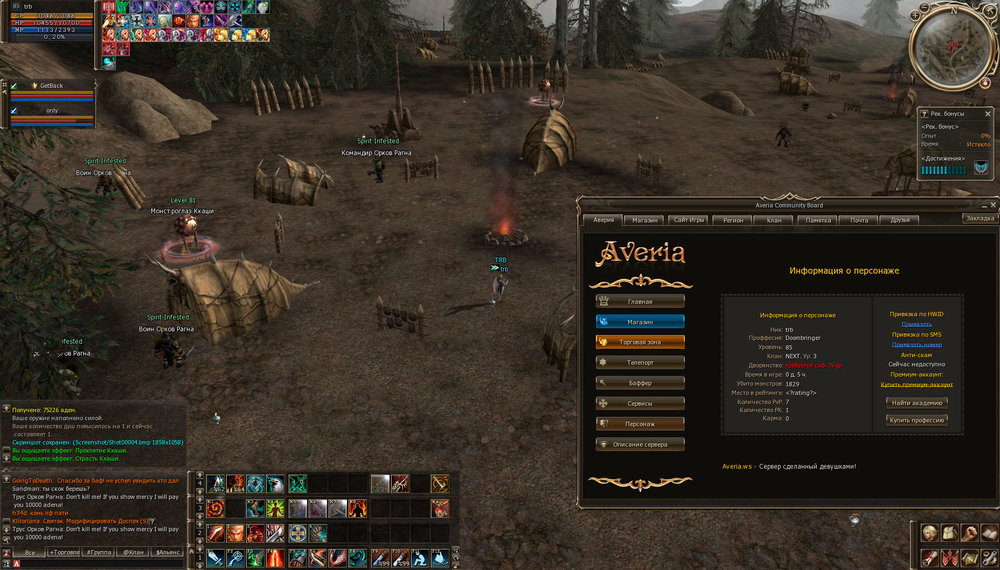Go to Торговая зона section
Screen dimensions: 1000x570
pyautogui.click(x=641, y=341)
